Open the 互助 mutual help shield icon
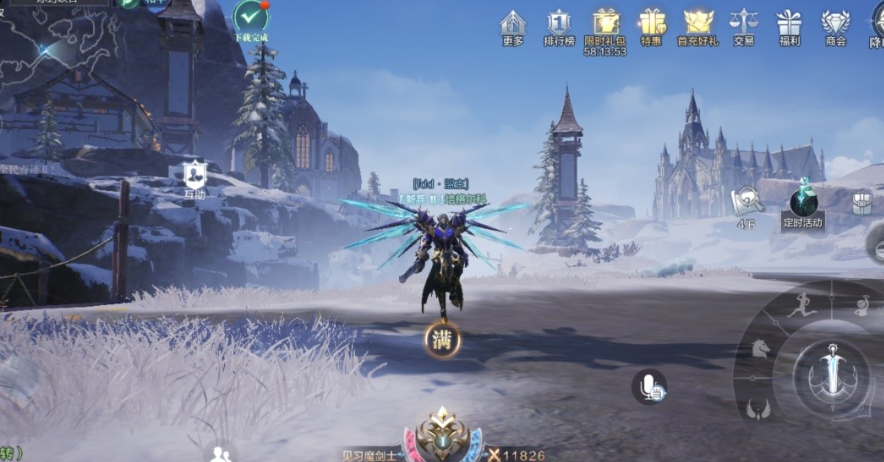This screenshot has height=462, width=884. pos(194,174)
